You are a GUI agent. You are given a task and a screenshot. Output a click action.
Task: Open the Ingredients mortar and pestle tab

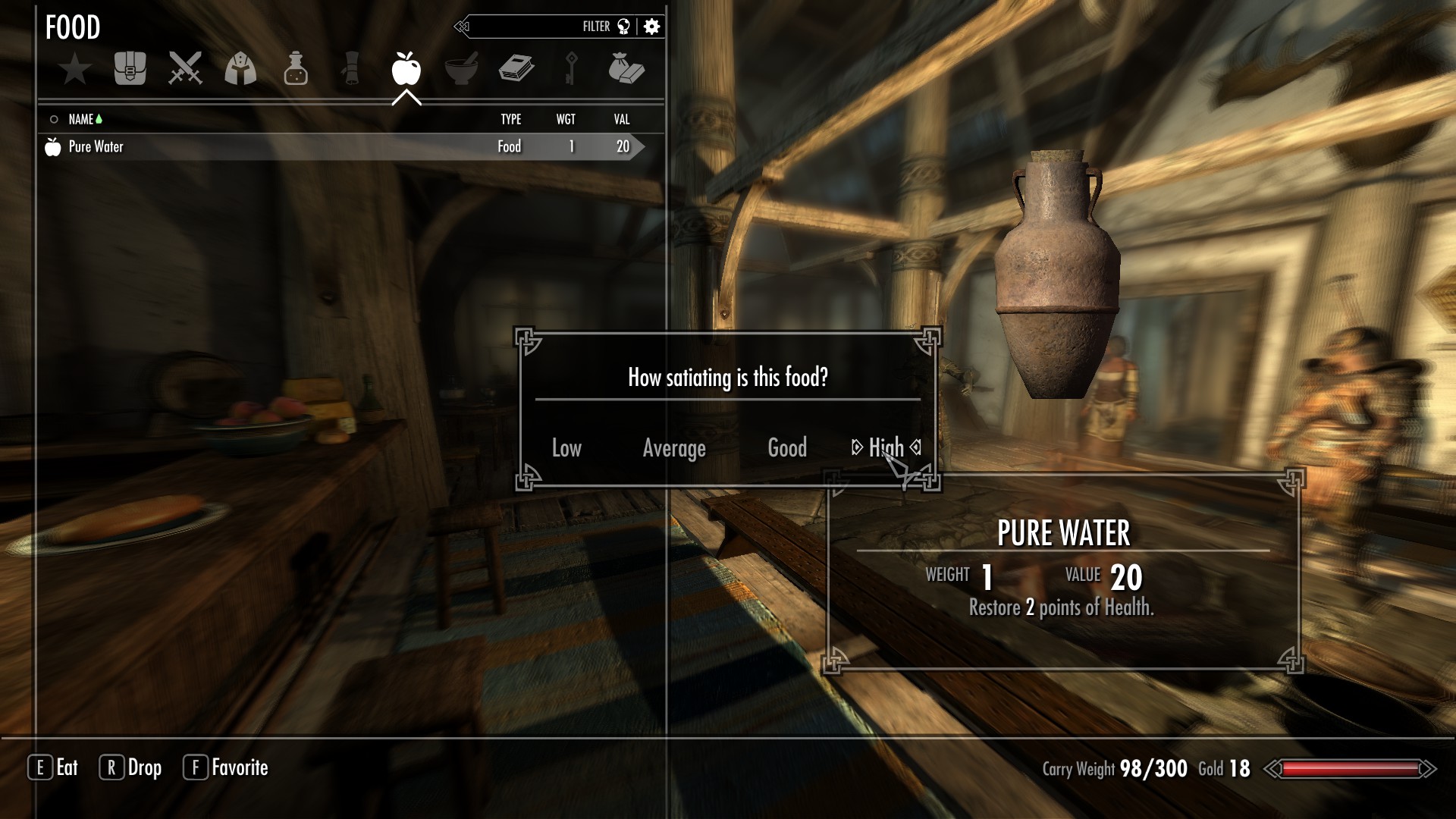tap(461, 69)
